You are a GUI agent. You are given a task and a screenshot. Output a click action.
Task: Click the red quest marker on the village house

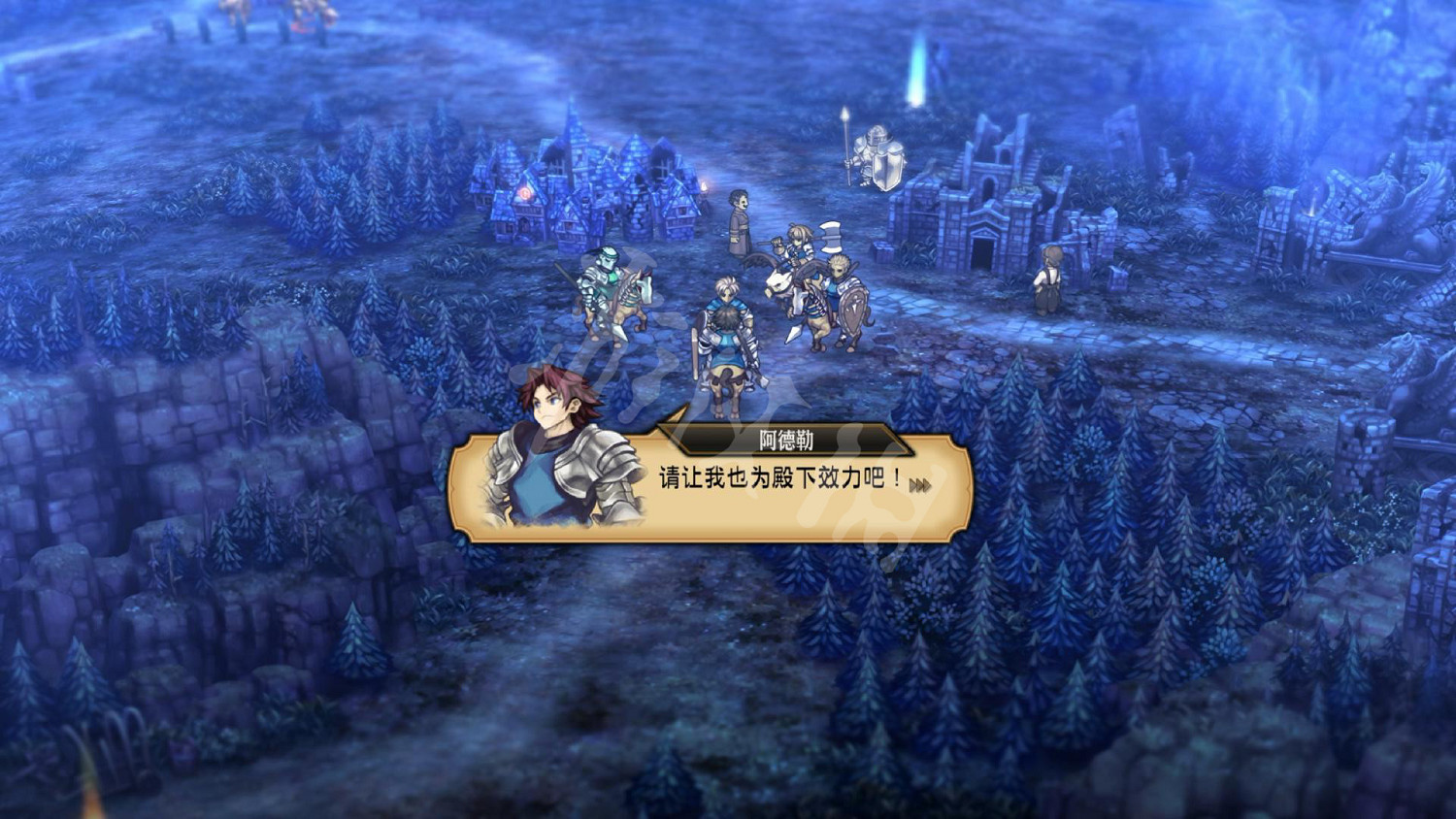[525, 191]
